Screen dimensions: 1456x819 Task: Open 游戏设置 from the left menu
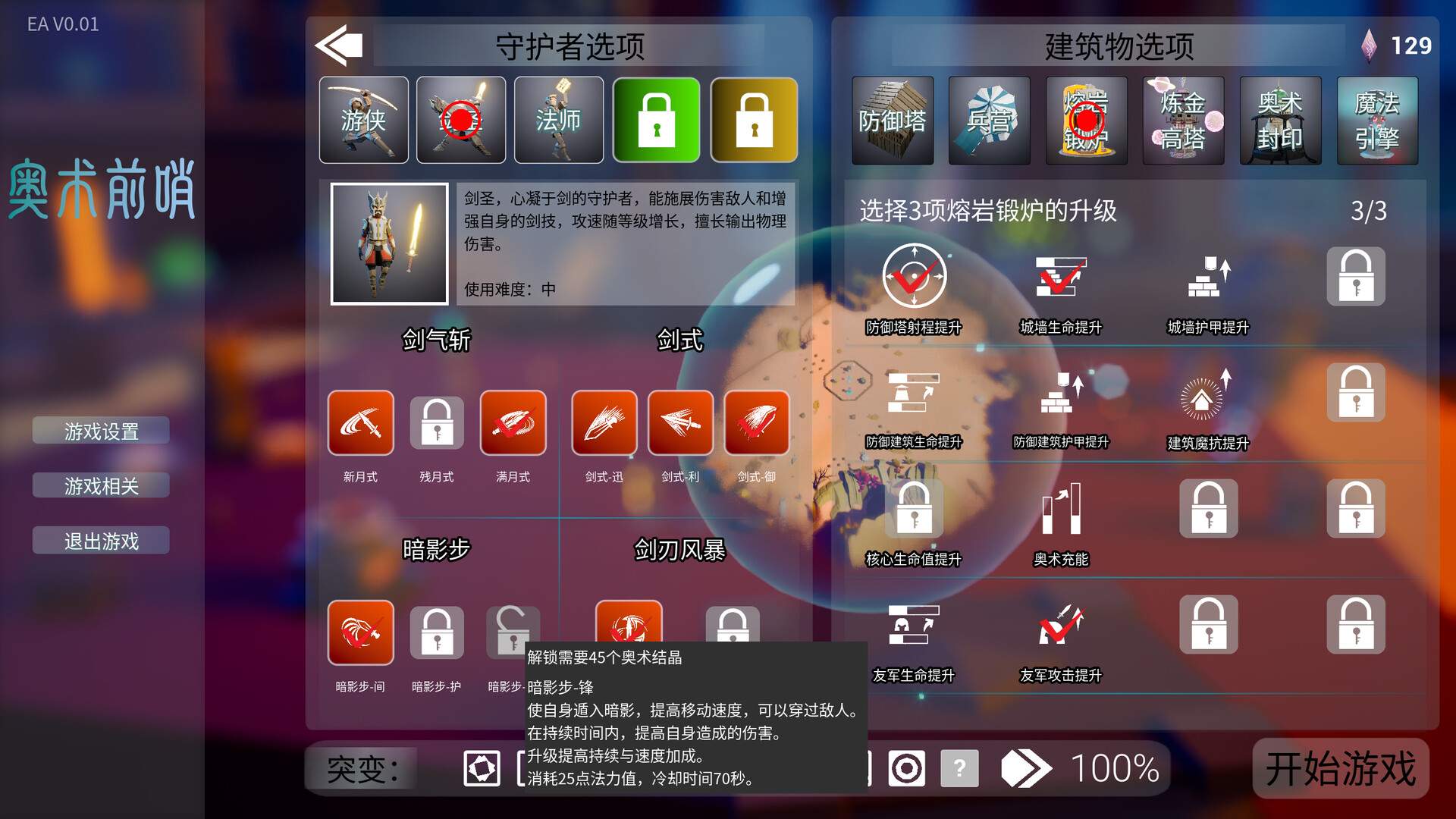[x=101, y=430]
